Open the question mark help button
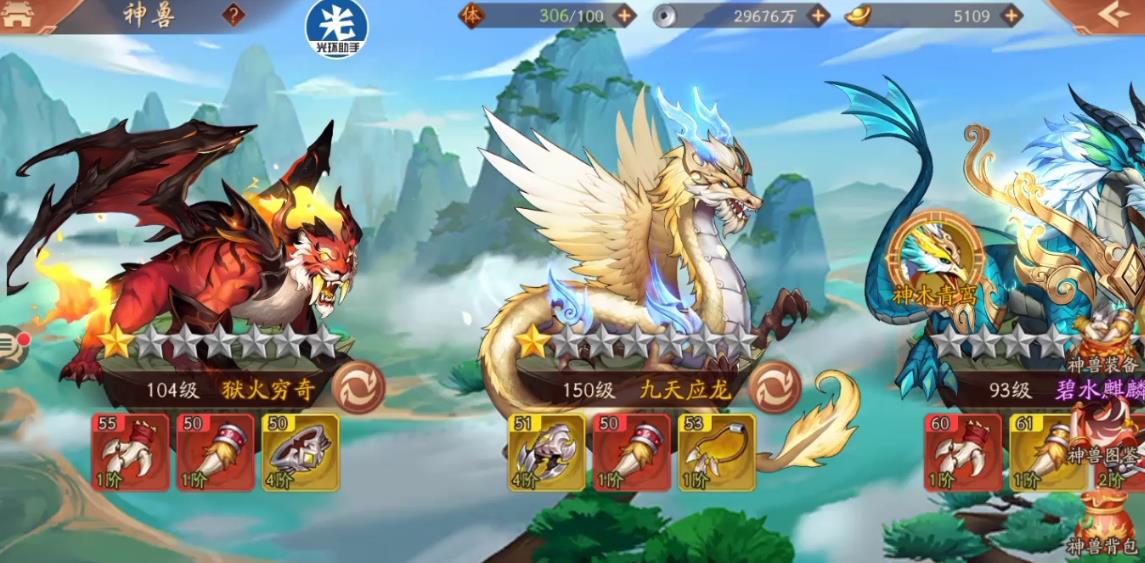This screenshot has height=563, width=1145. [233, 15]
